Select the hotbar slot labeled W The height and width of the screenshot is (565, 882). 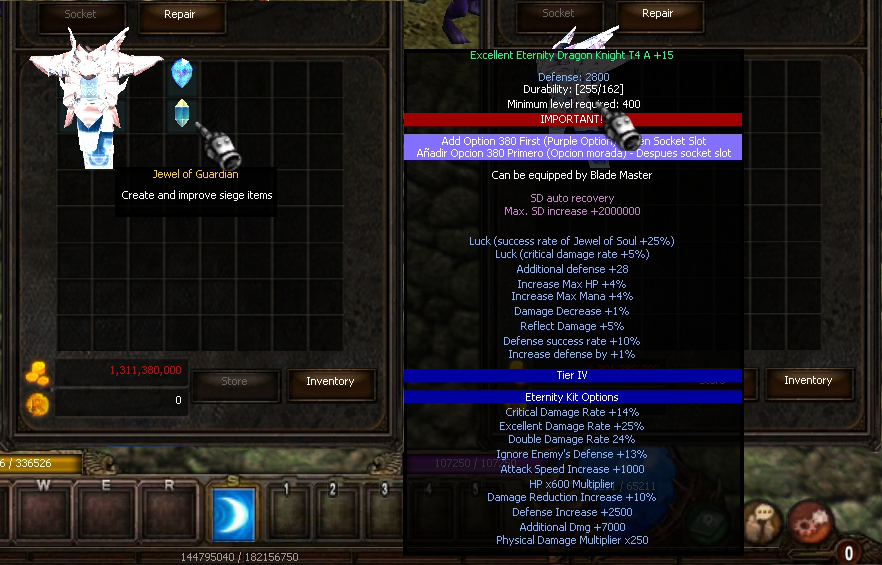tap(45, 512)
